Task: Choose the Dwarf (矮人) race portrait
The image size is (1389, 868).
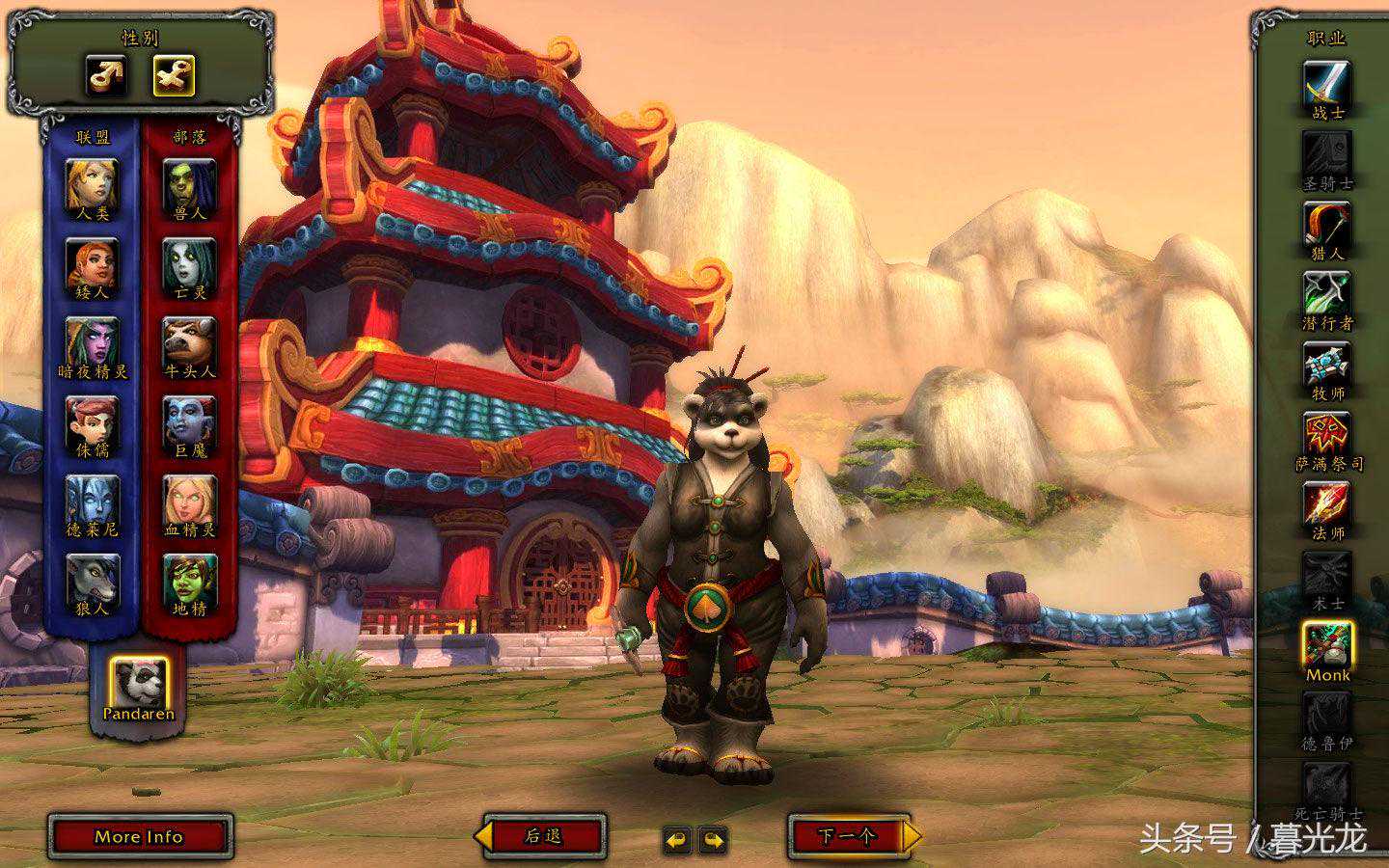Action: click(93, 263)
